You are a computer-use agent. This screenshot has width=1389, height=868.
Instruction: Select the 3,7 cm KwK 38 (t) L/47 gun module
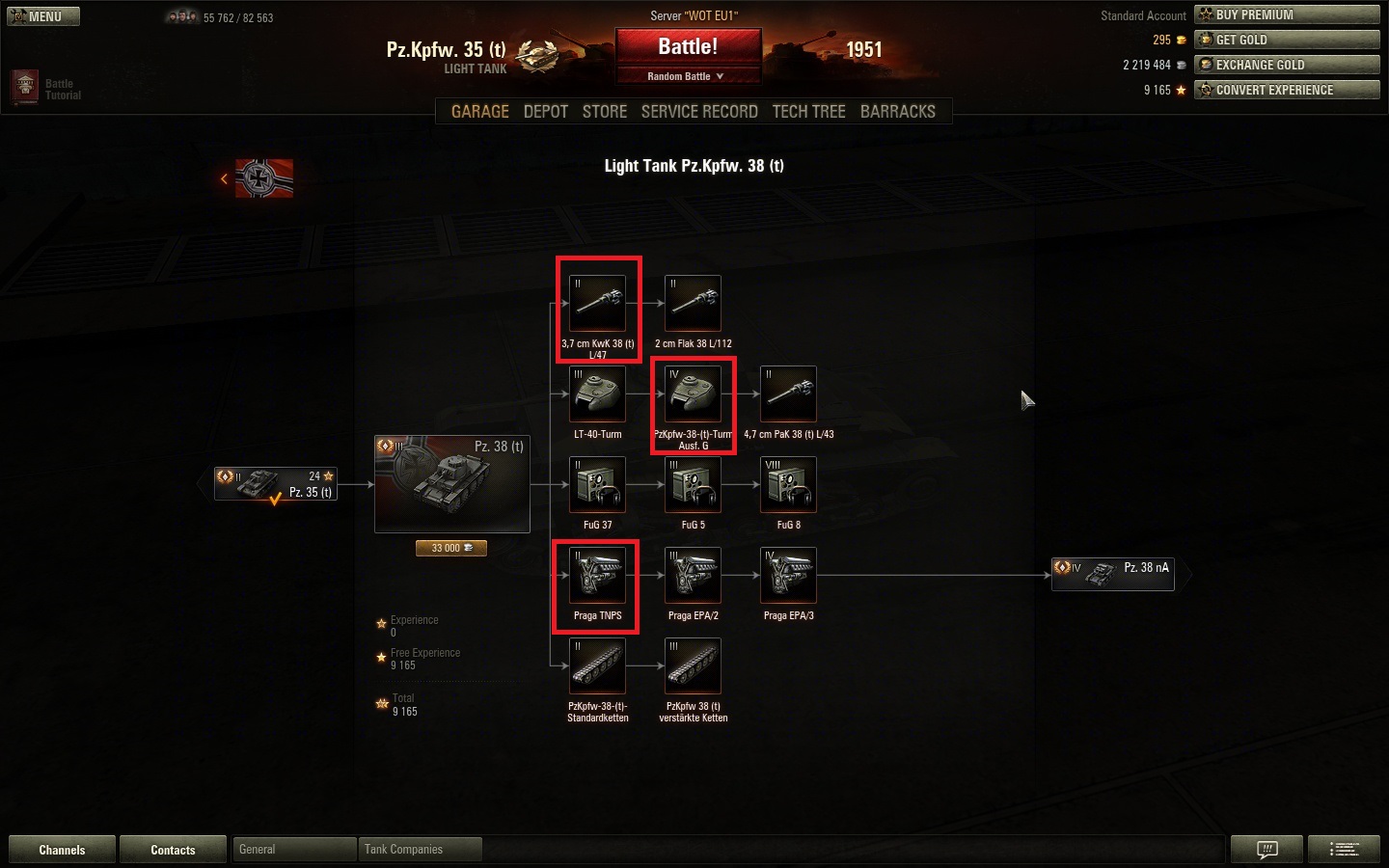598,304
